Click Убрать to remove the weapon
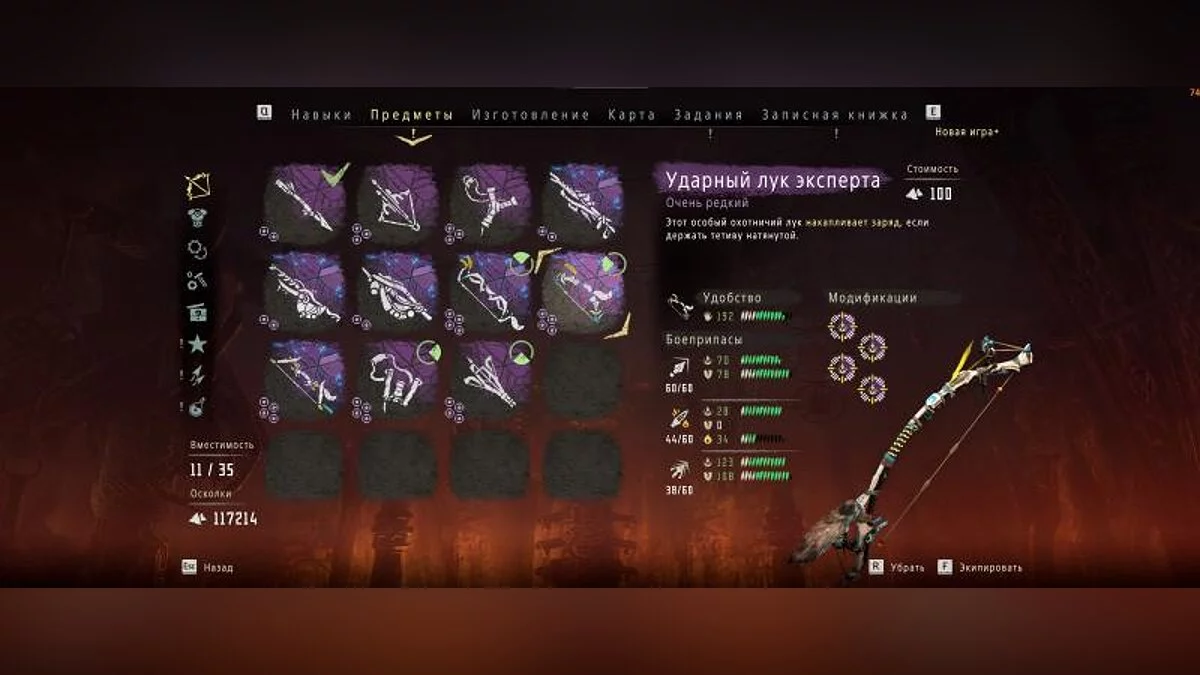This screenshot has width=1200, height=675. click(904, 568)
